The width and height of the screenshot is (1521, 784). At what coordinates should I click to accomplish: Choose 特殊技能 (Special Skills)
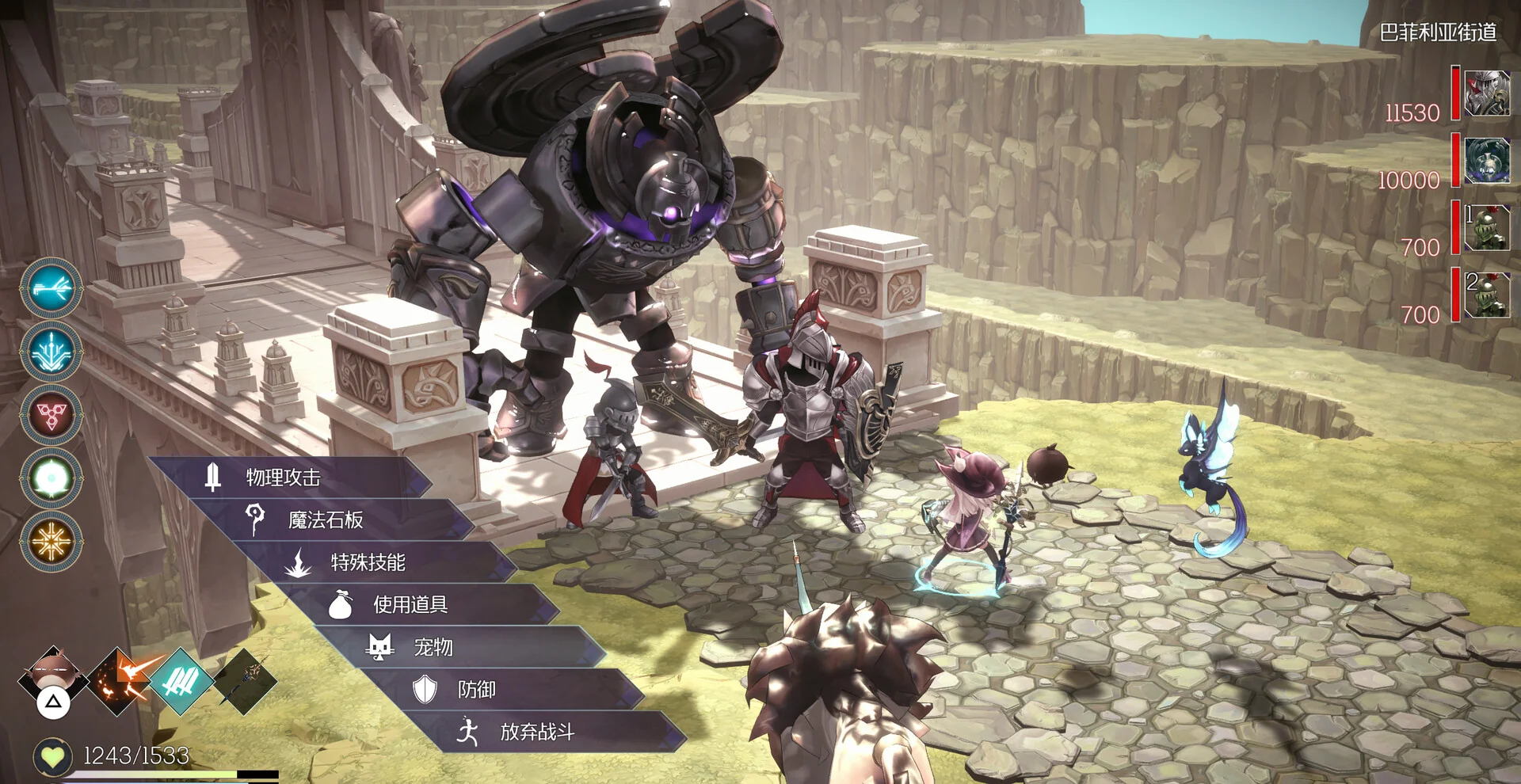(368, 562)
